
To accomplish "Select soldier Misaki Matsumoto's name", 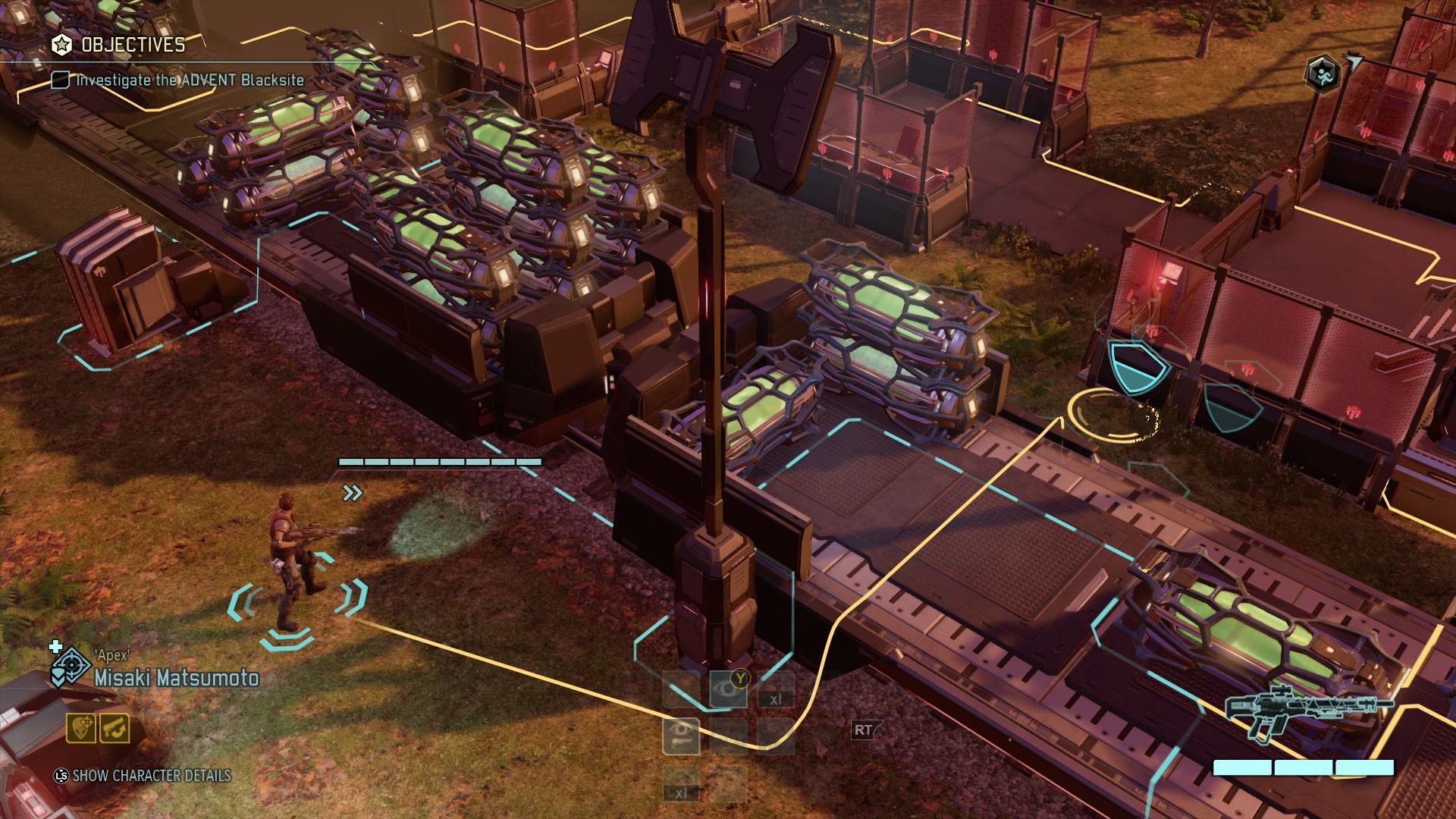I will [x=176, y=677].
